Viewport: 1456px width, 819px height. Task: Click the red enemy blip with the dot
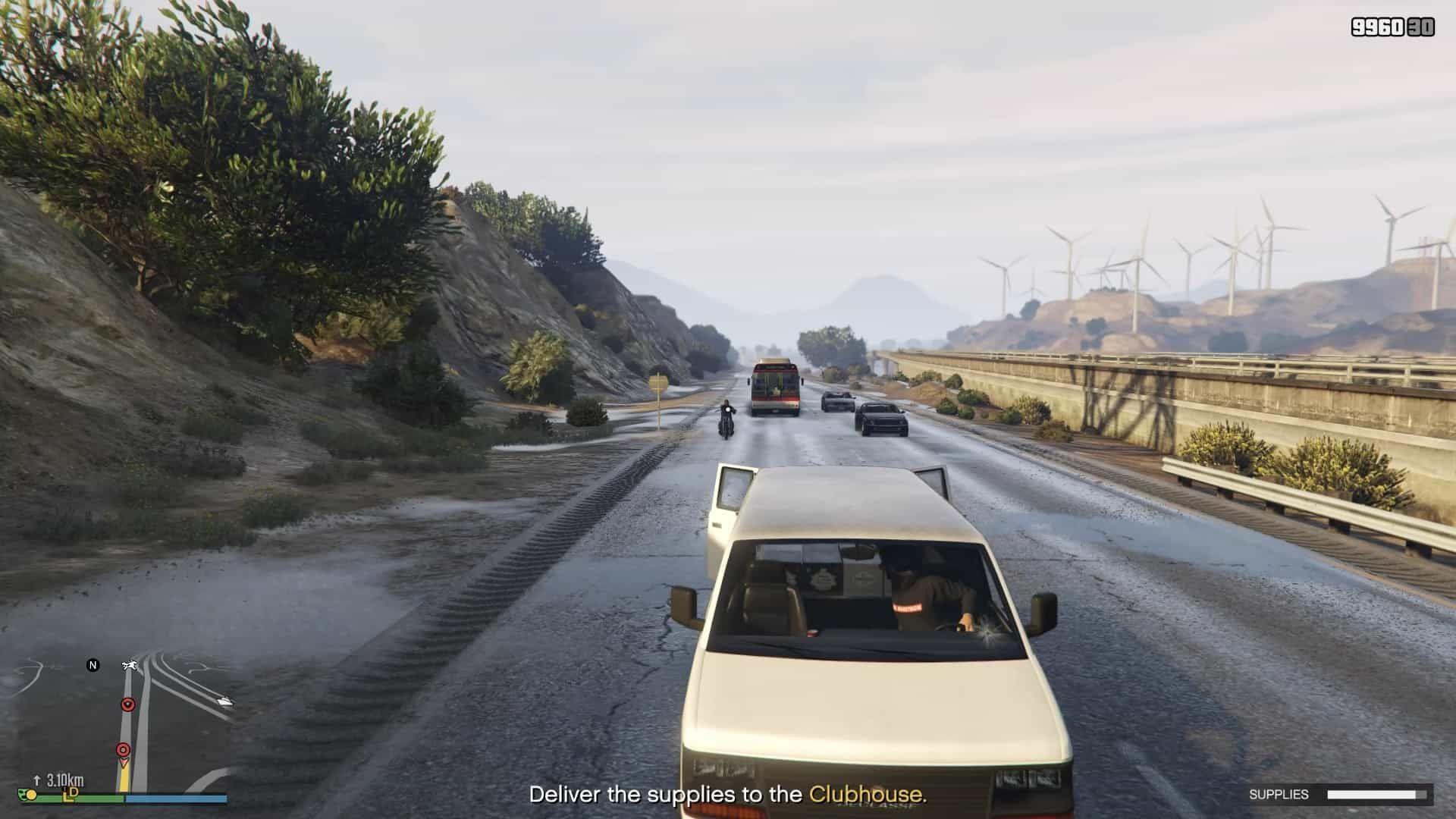tap(122, 750)
